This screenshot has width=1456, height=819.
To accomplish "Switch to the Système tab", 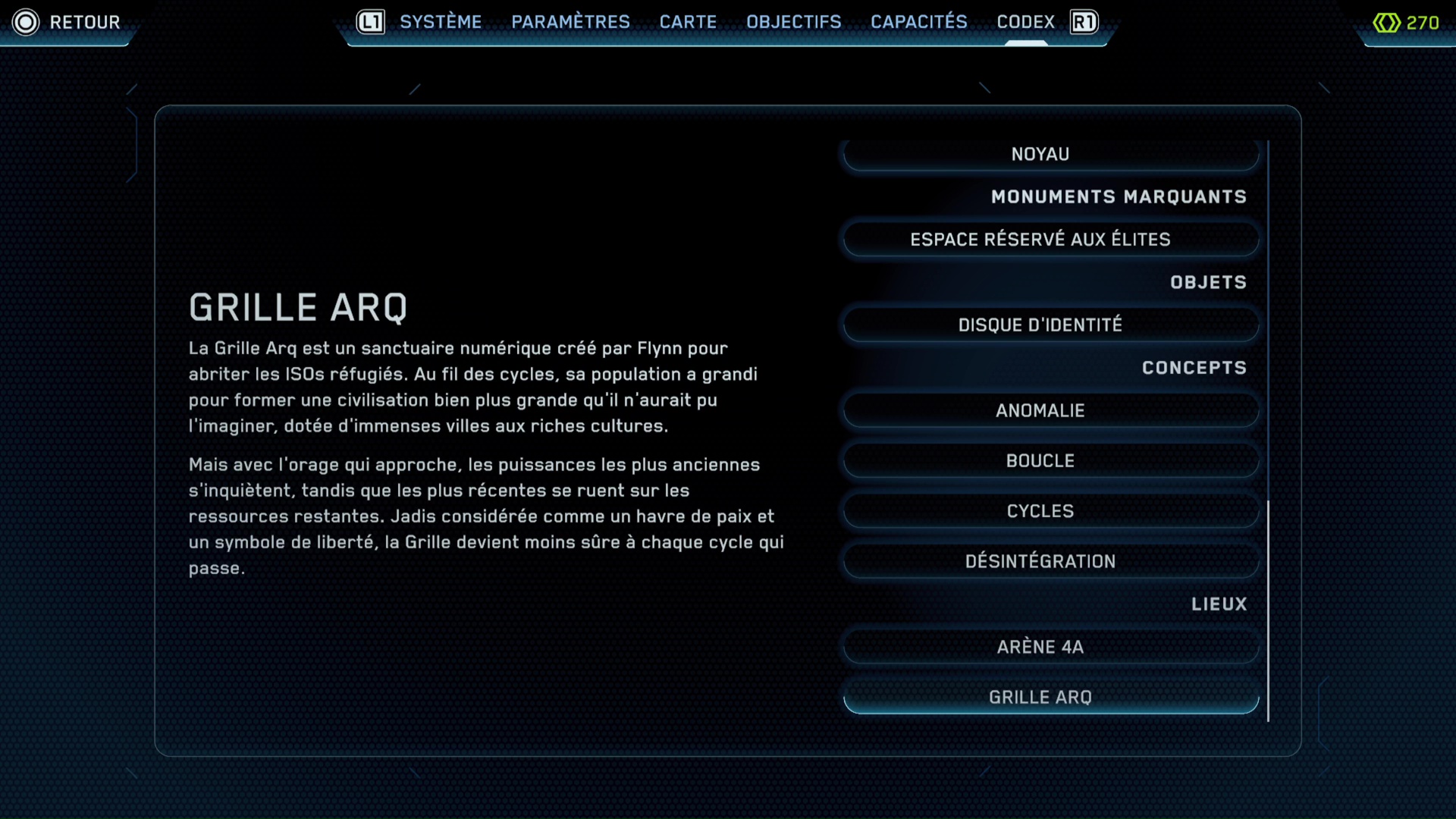I will [x=441, y=22].
